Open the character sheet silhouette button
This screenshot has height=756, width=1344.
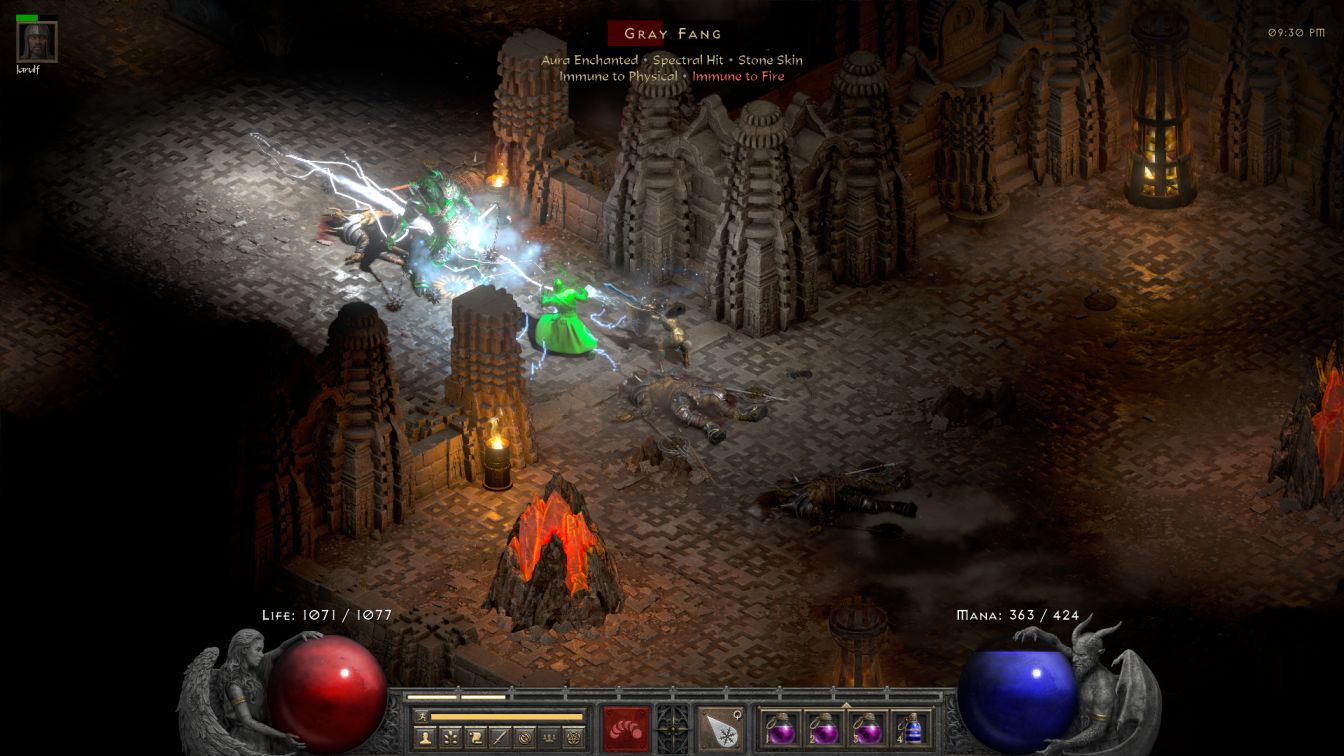point(424,738)
